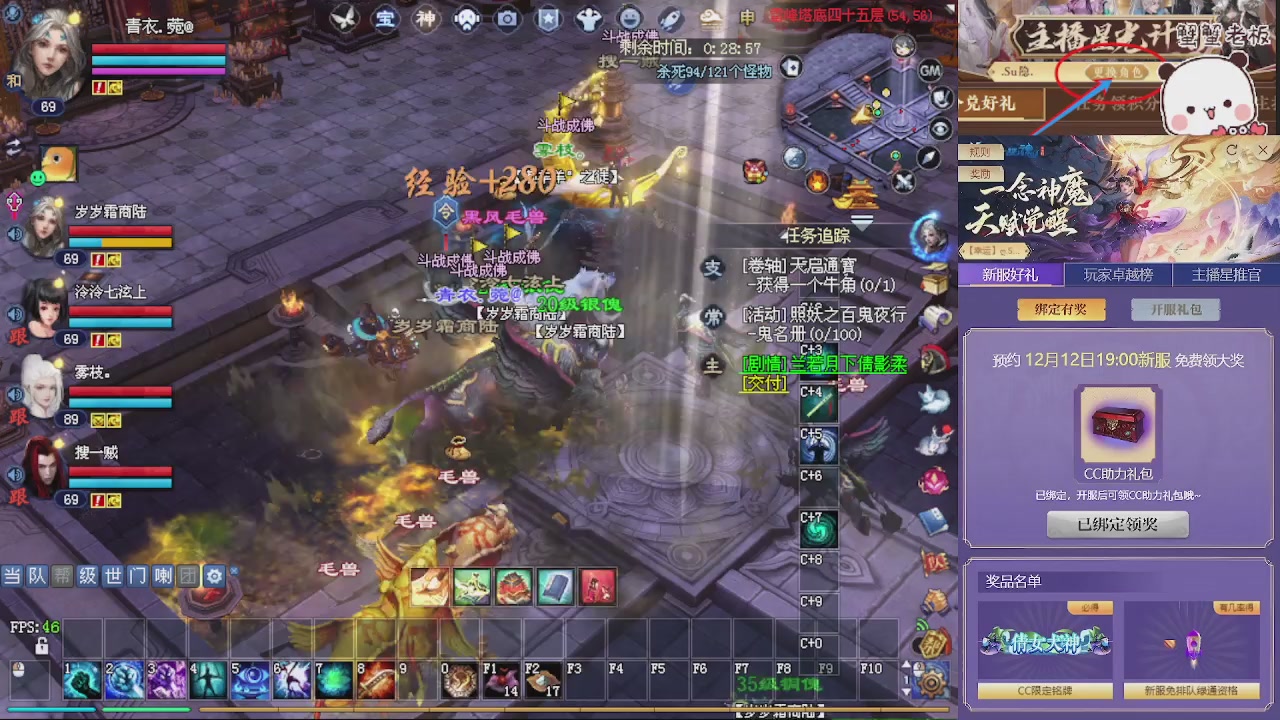Open the green quest link 兰若月下倩影柔
The height and width of the screenshot is (720, 1280).
pyautogui.click(x=845, y=365)
